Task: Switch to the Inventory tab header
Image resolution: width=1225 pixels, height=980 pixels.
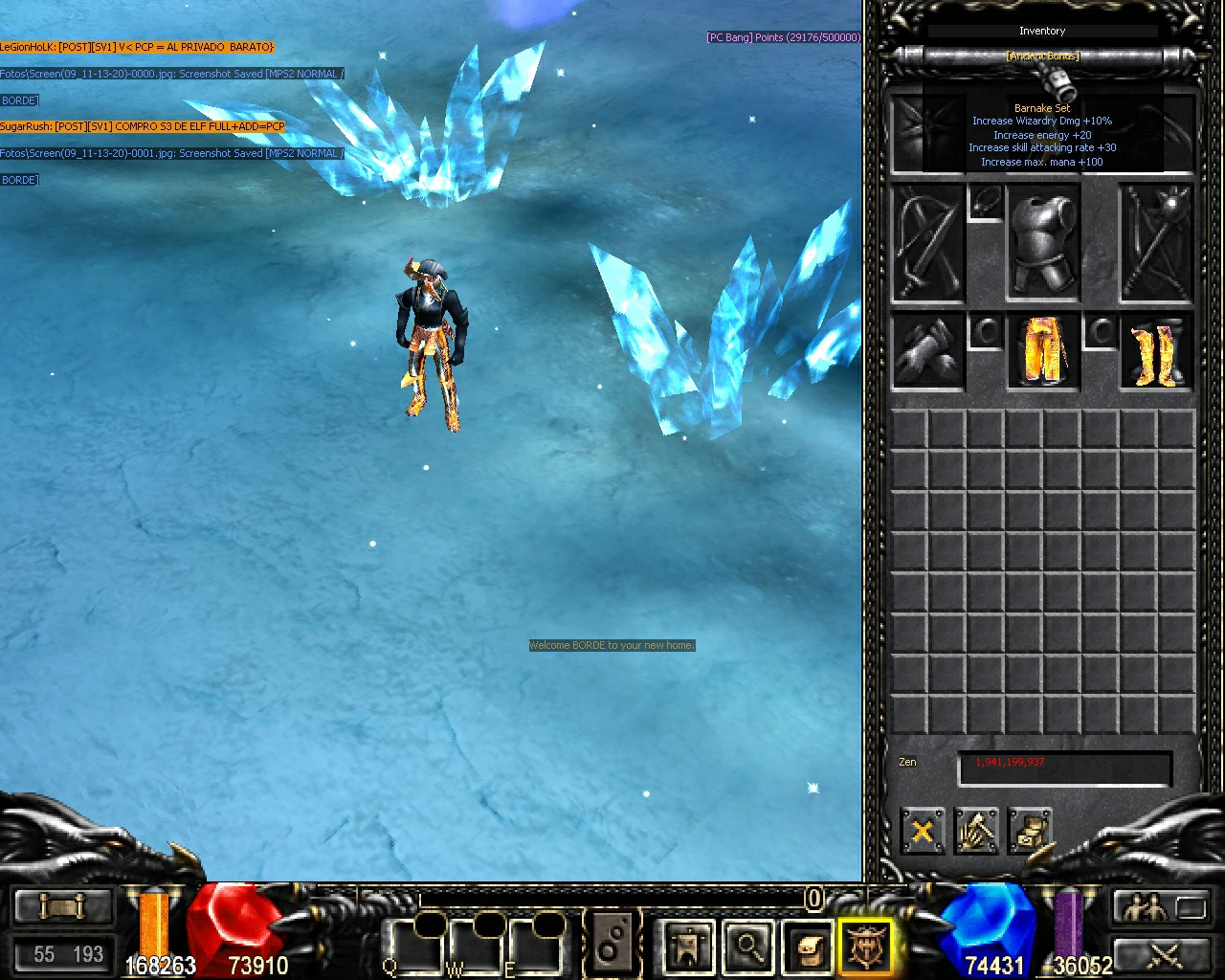Action: [x=1042, y=31]
